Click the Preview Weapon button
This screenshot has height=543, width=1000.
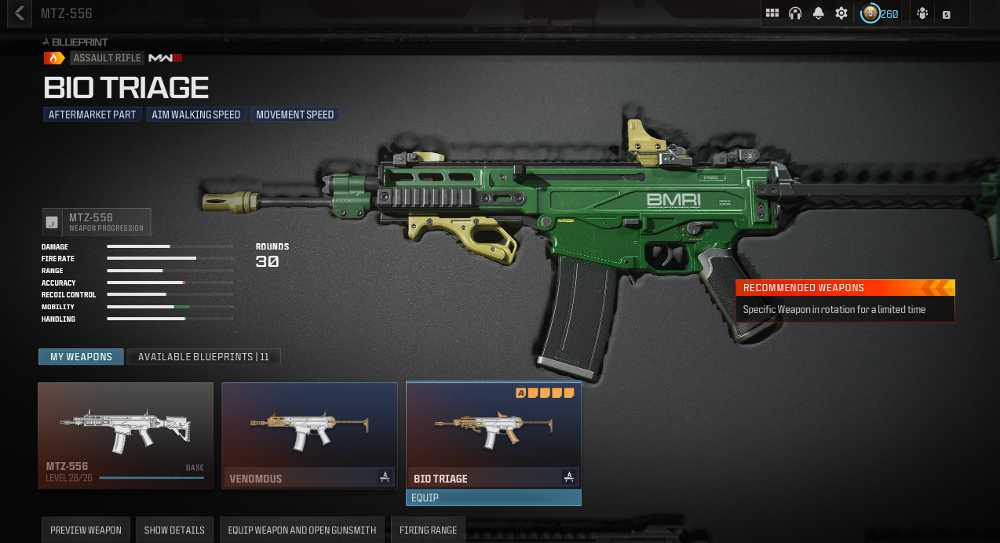86,530
